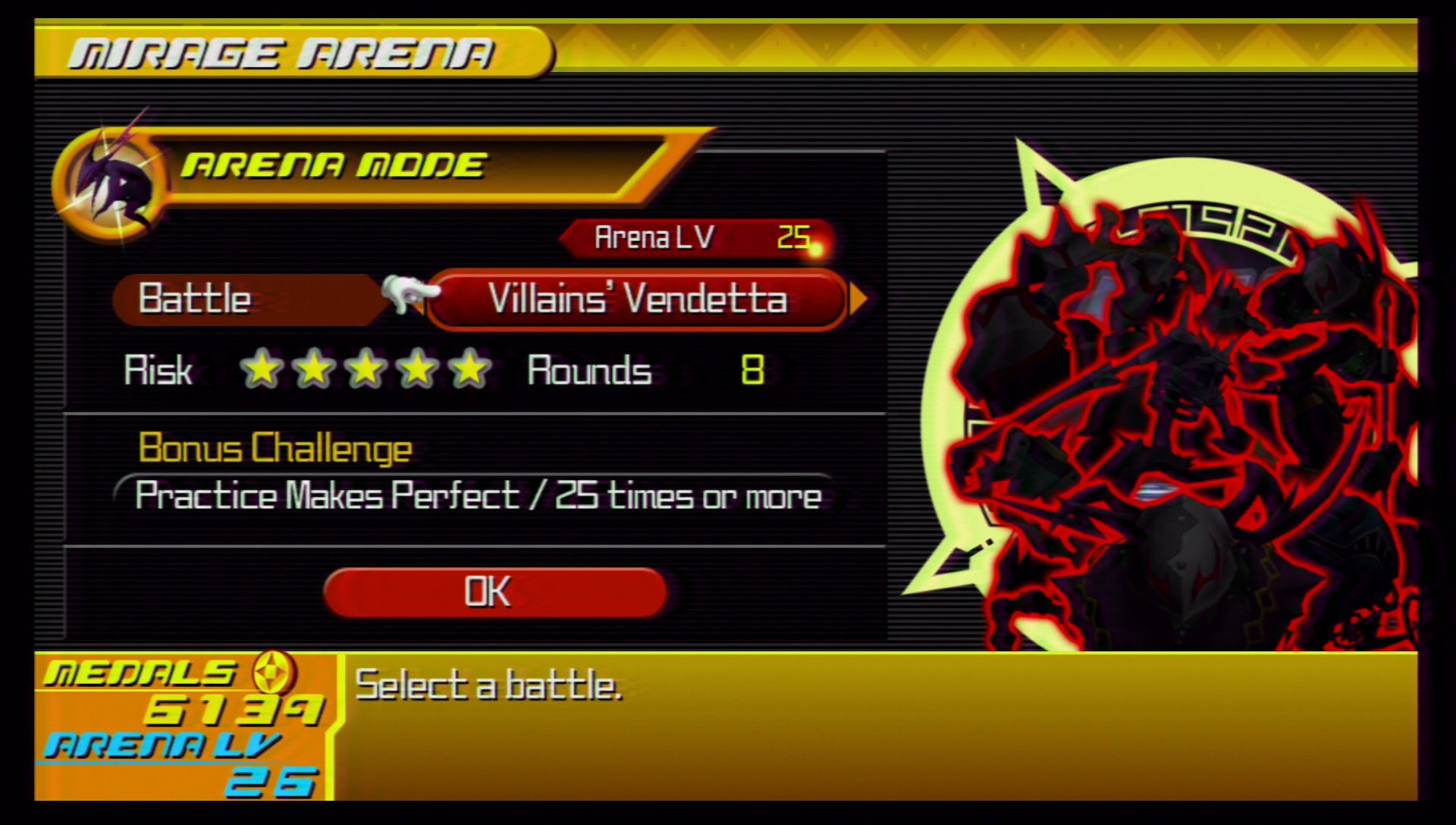
Task: Confirm with the red OK button
Action: (494, 592)
